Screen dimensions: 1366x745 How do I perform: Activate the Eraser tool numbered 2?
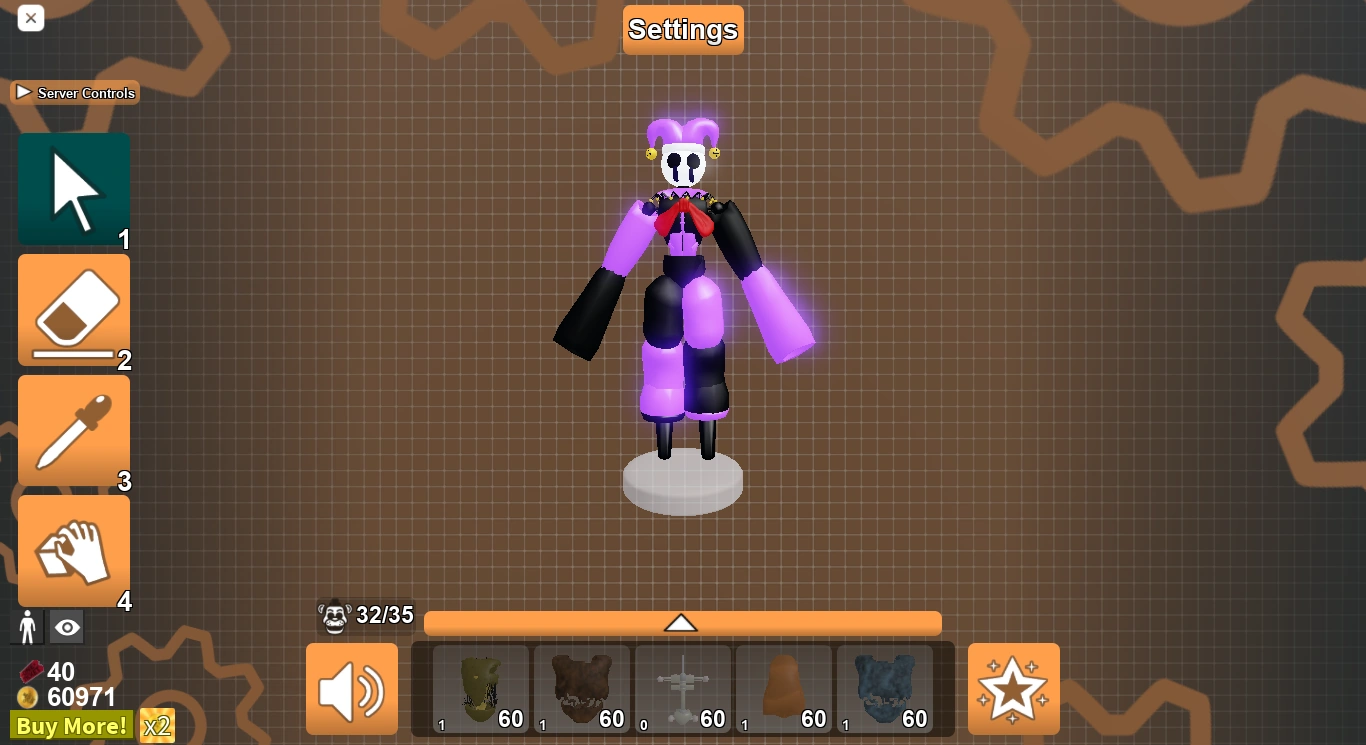[73, 308]
